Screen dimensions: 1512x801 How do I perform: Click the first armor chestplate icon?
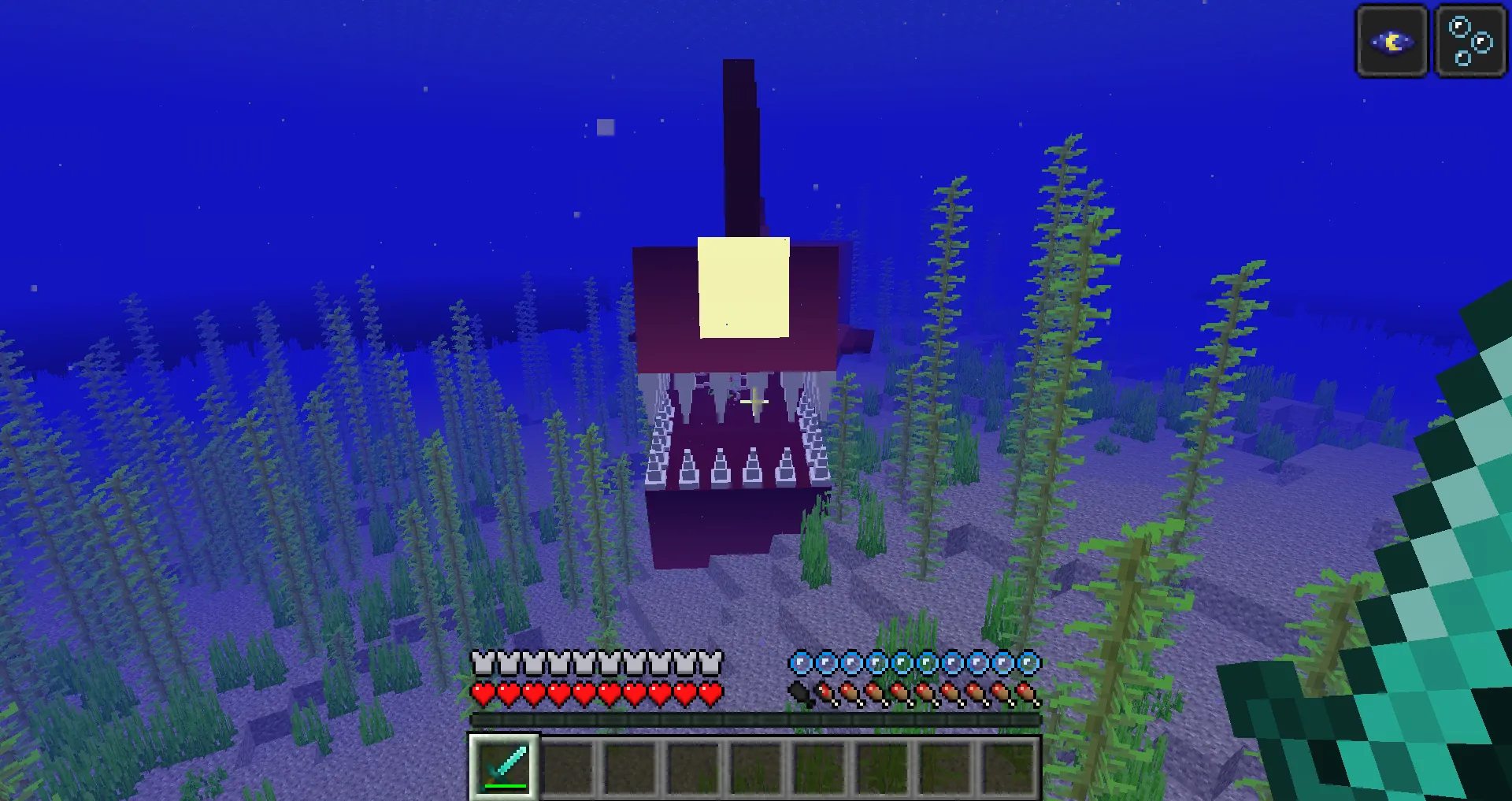point(480,664)
